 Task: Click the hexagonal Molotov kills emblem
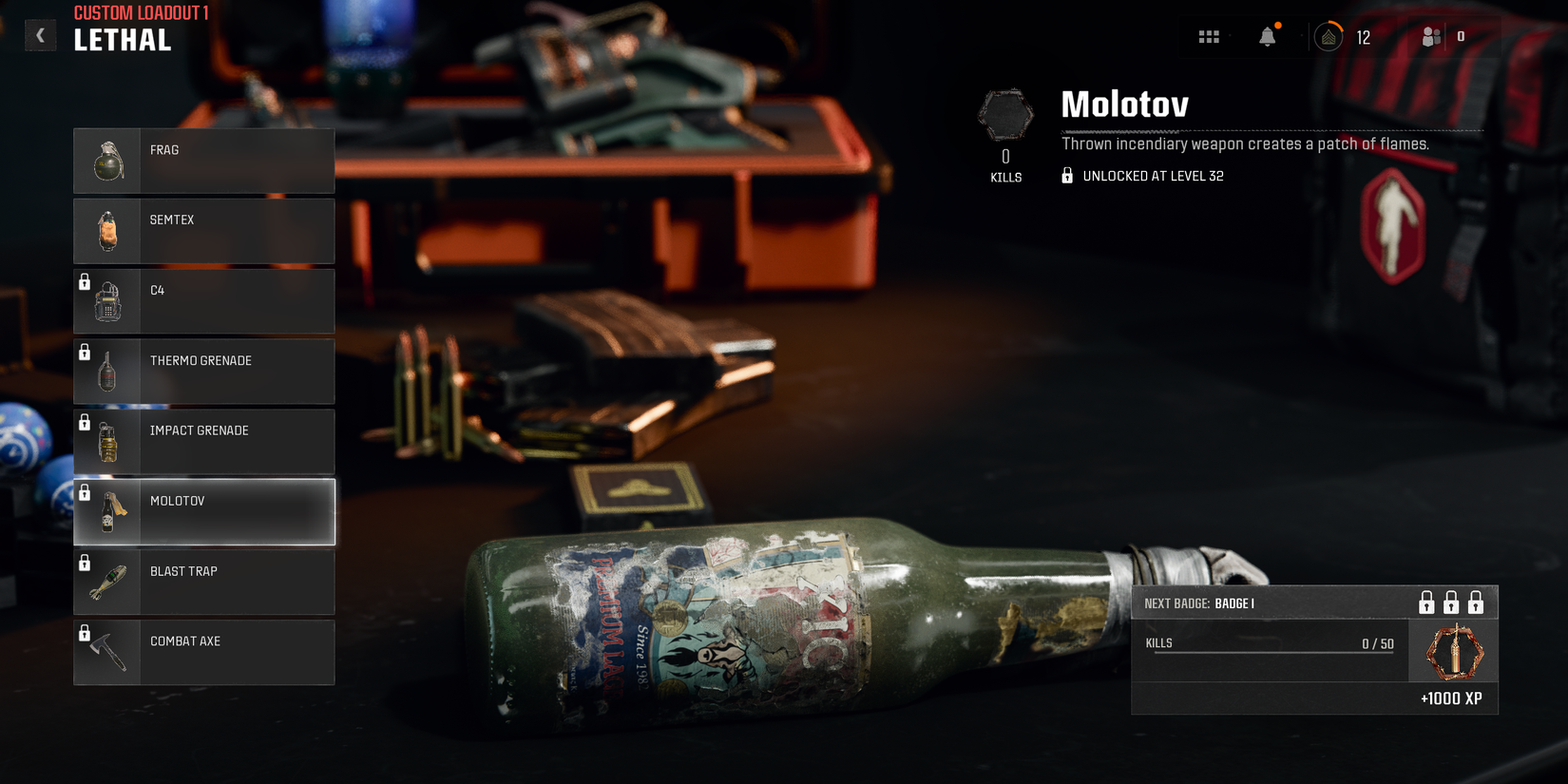(x=1004, y=114)
